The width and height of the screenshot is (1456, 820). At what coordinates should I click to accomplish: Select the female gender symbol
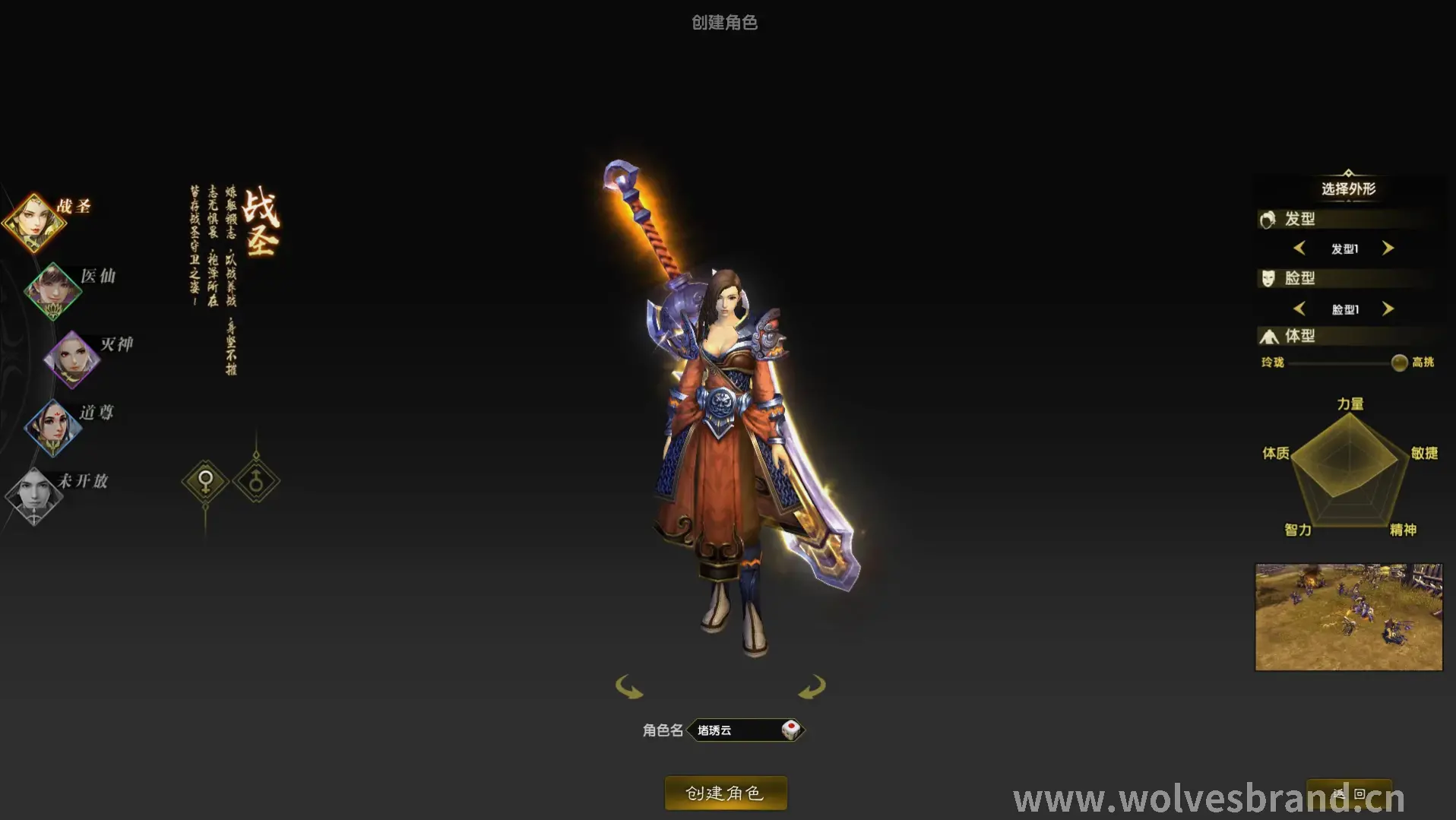click(205, 482)
